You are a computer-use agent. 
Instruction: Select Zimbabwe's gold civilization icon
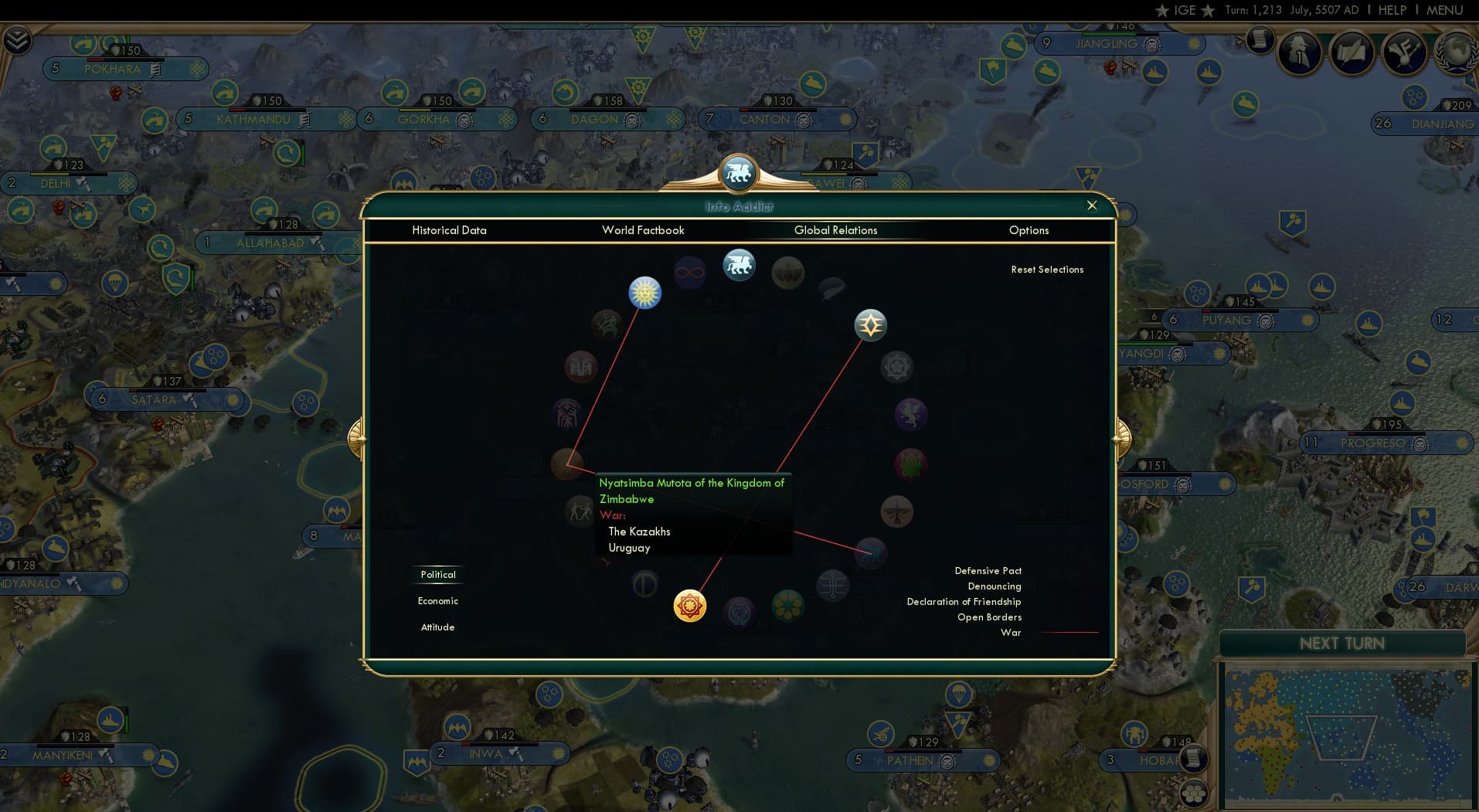(x=690, y=606)
